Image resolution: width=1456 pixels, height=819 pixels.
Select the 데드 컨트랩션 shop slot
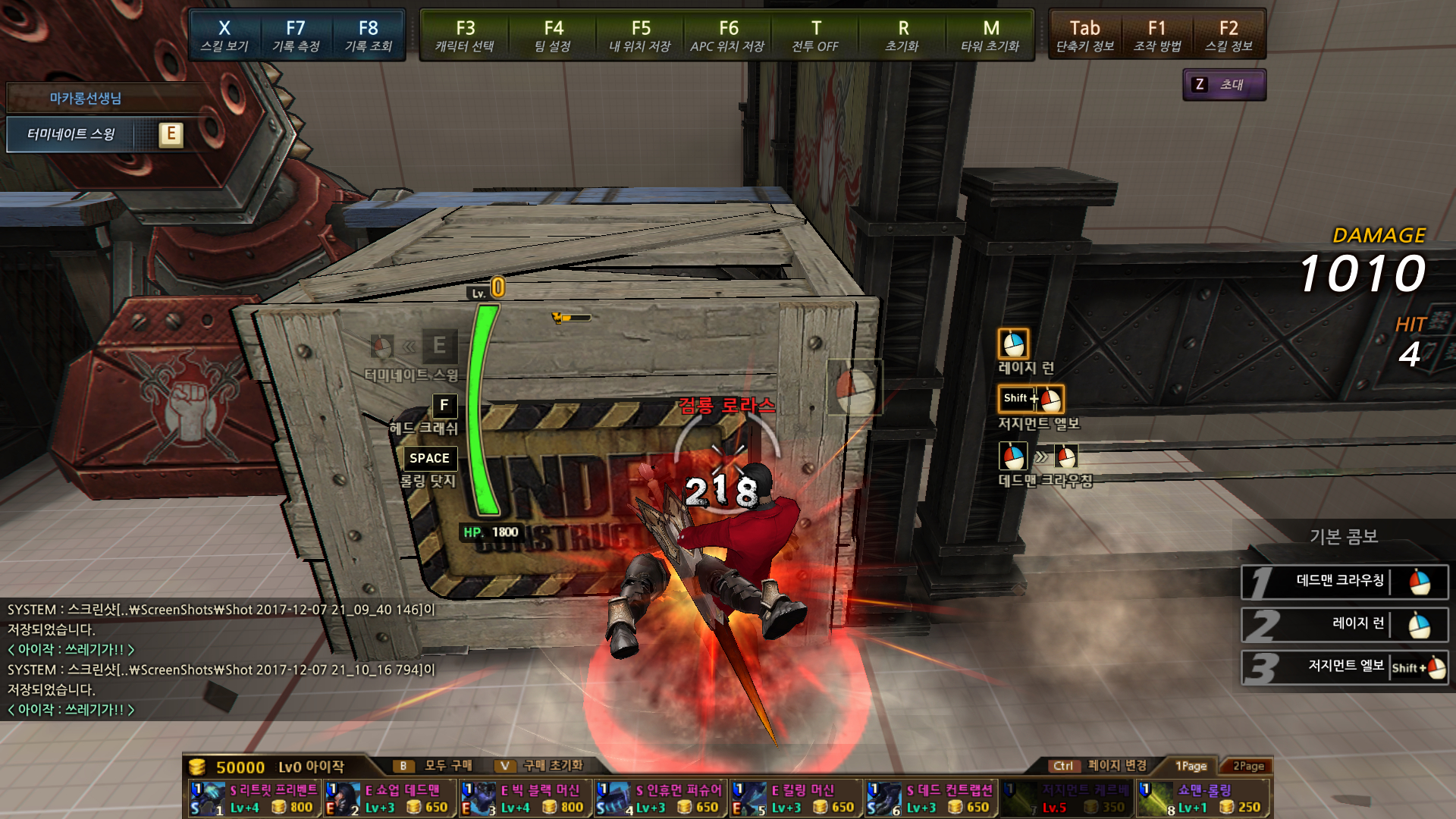(x=932, y=799)
